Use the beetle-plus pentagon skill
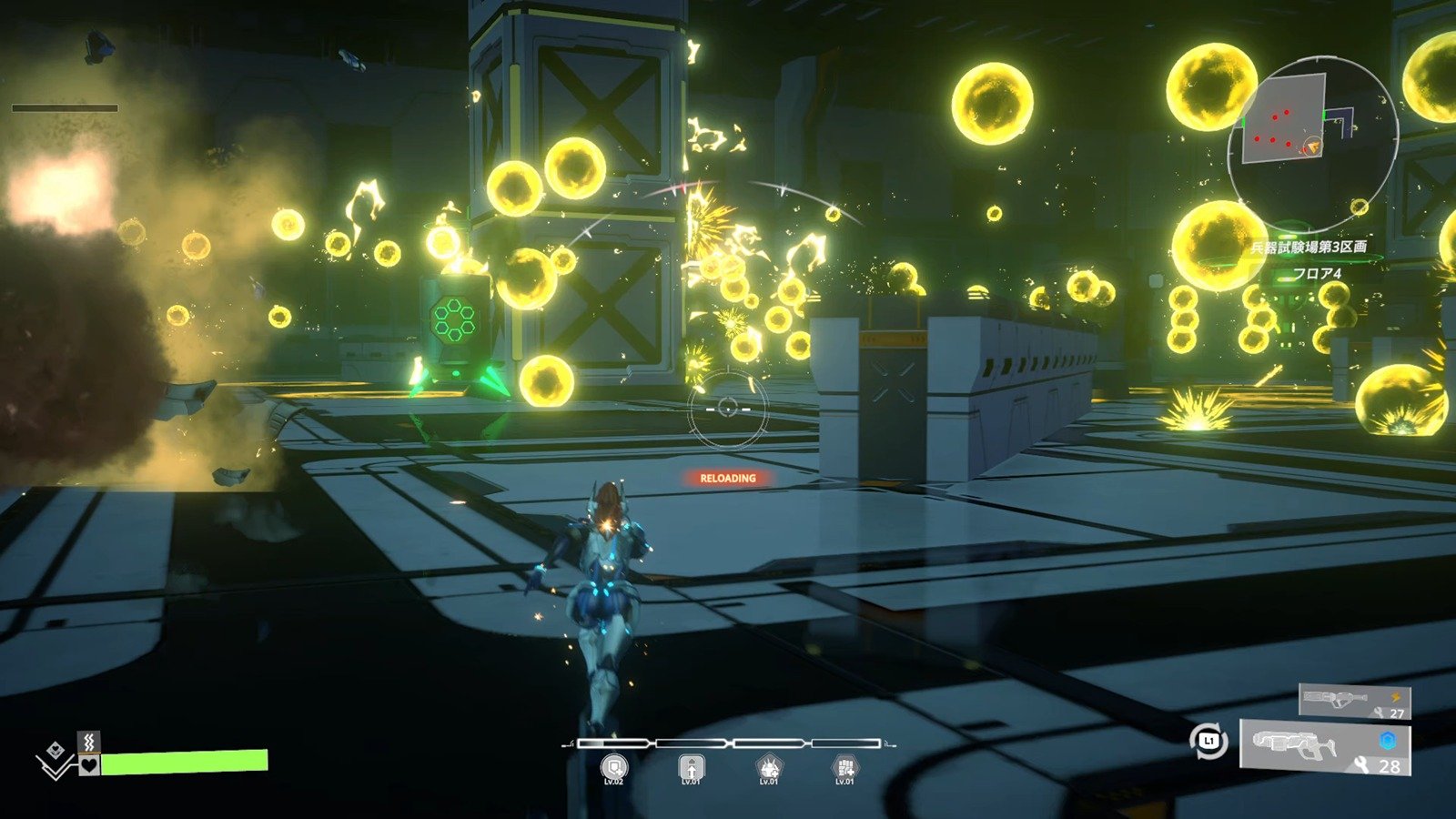Screen dimensions: 1456x819 click(x=769, y=768)
